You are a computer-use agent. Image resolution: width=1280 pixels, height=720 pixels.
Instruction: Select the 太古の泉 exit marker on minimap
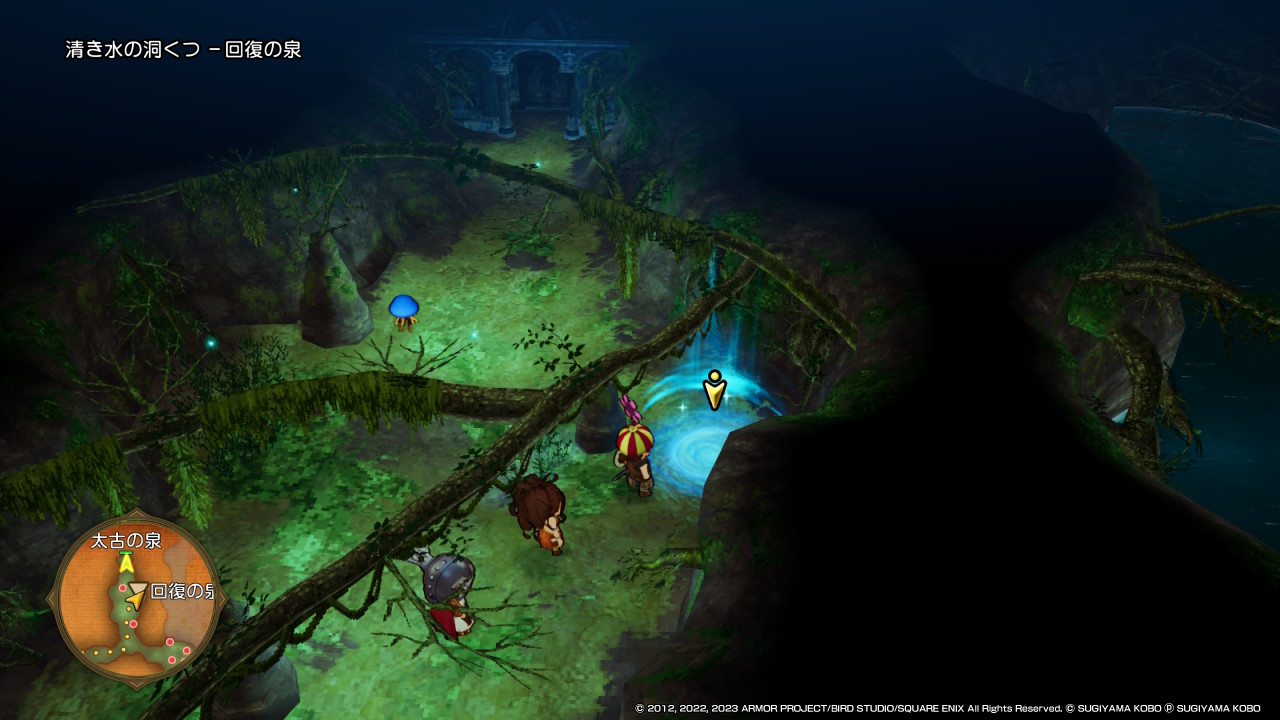[126, 562]
